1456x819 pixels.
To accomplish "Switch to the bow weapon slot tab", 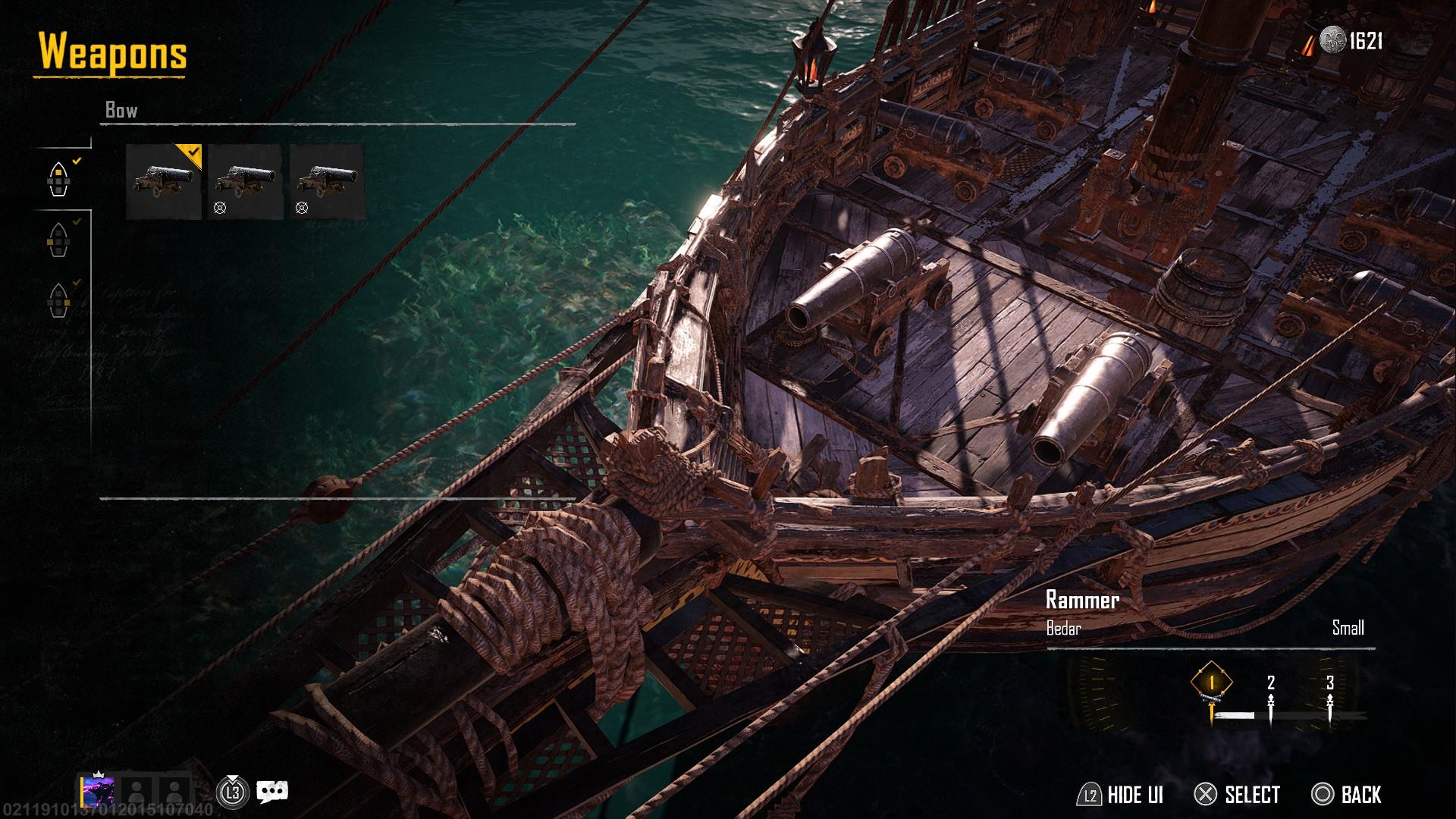I will [58, 180].
